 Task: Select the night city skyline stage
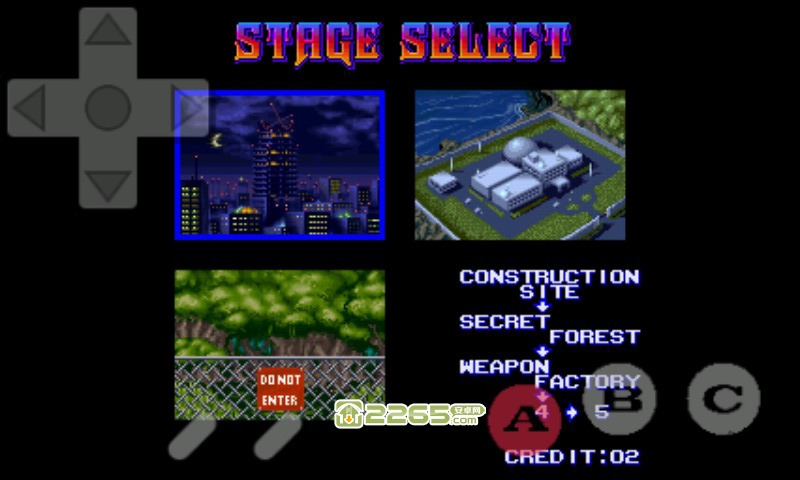click(x=280, y=165)
